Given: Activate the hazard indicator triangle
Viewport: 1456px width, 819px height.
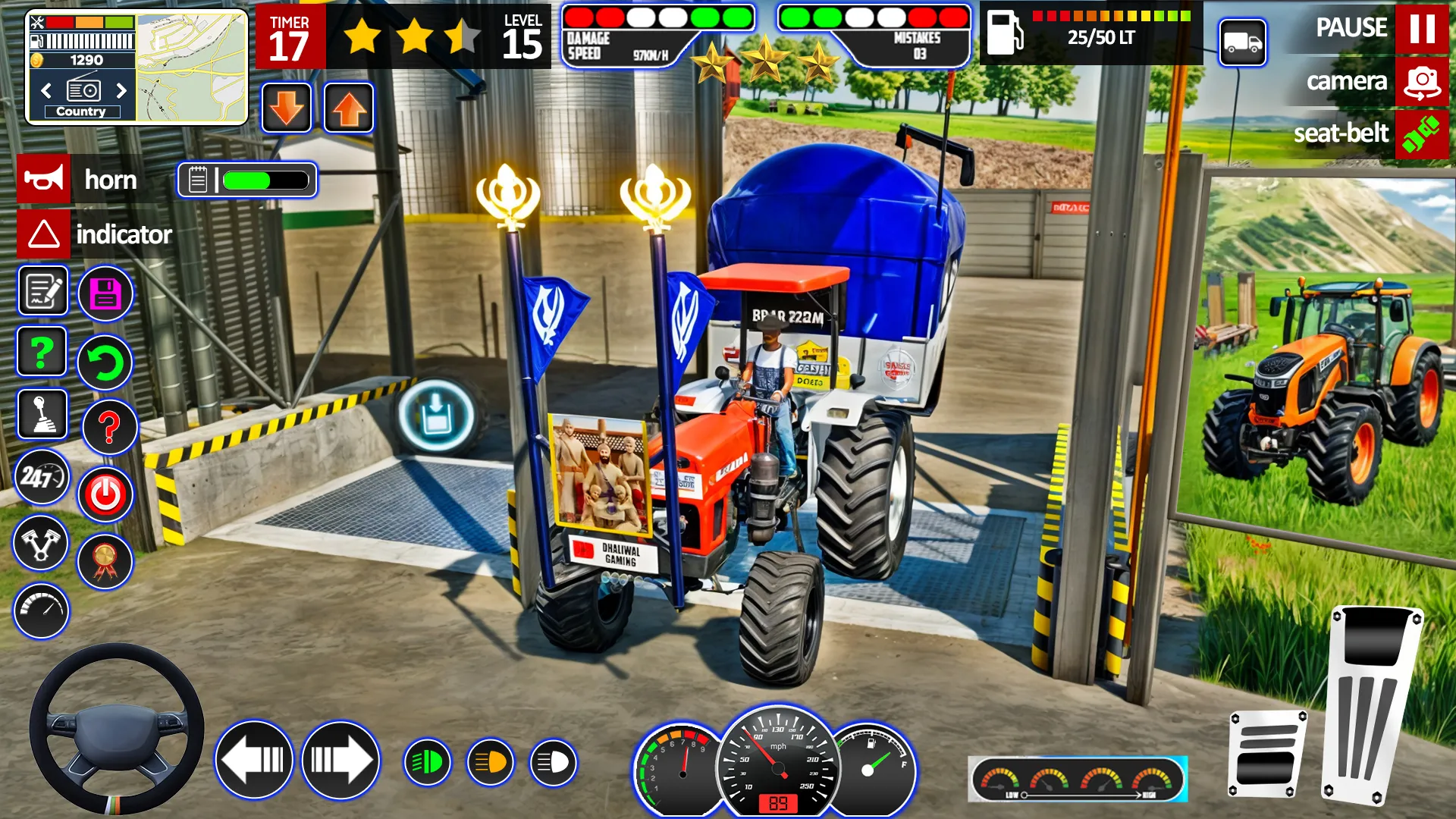Looking at the screenshot, I should 44,234.
